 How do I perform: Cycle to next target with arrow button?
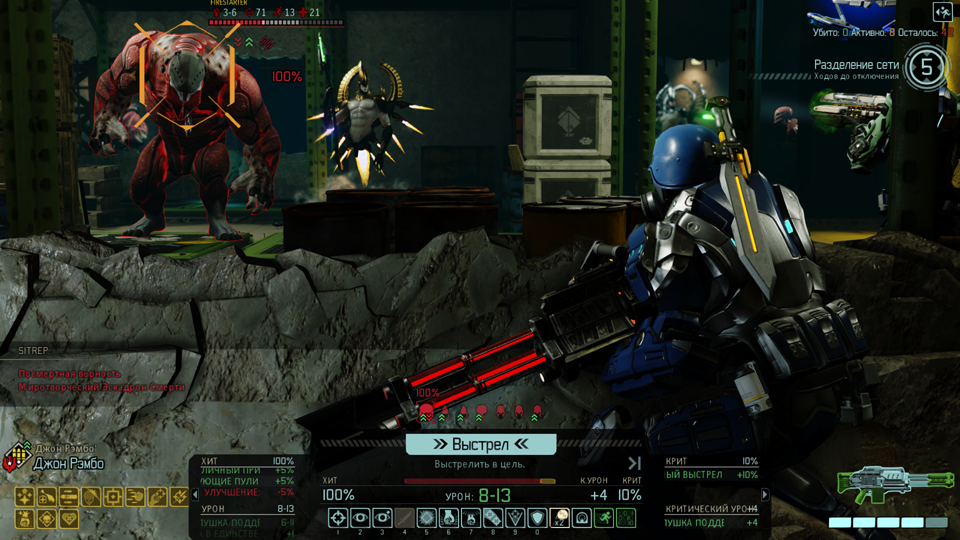(x=634, y=464)
